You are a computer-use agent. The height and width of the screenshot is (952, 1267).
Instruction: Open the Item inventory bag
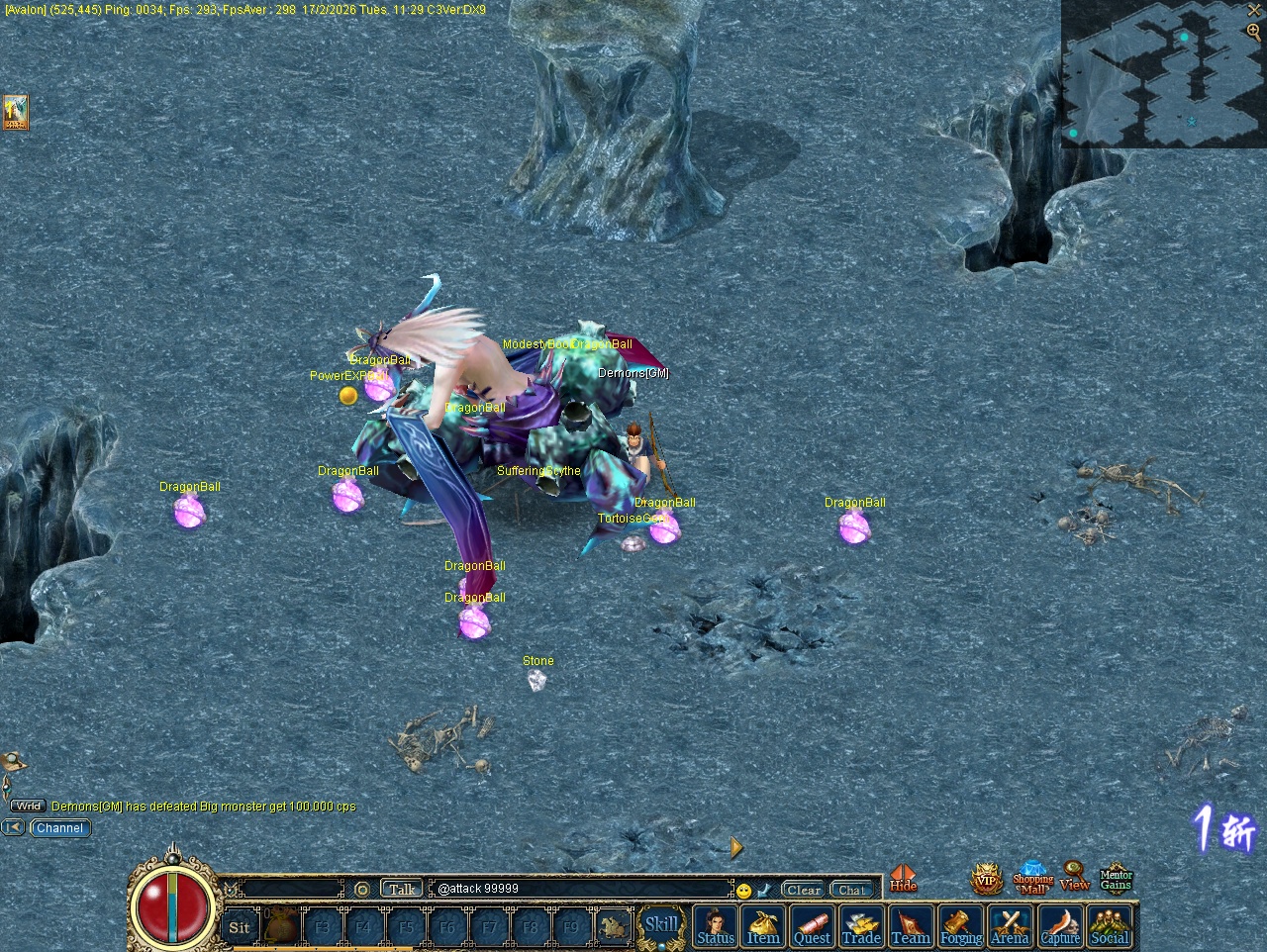point(763,927)
